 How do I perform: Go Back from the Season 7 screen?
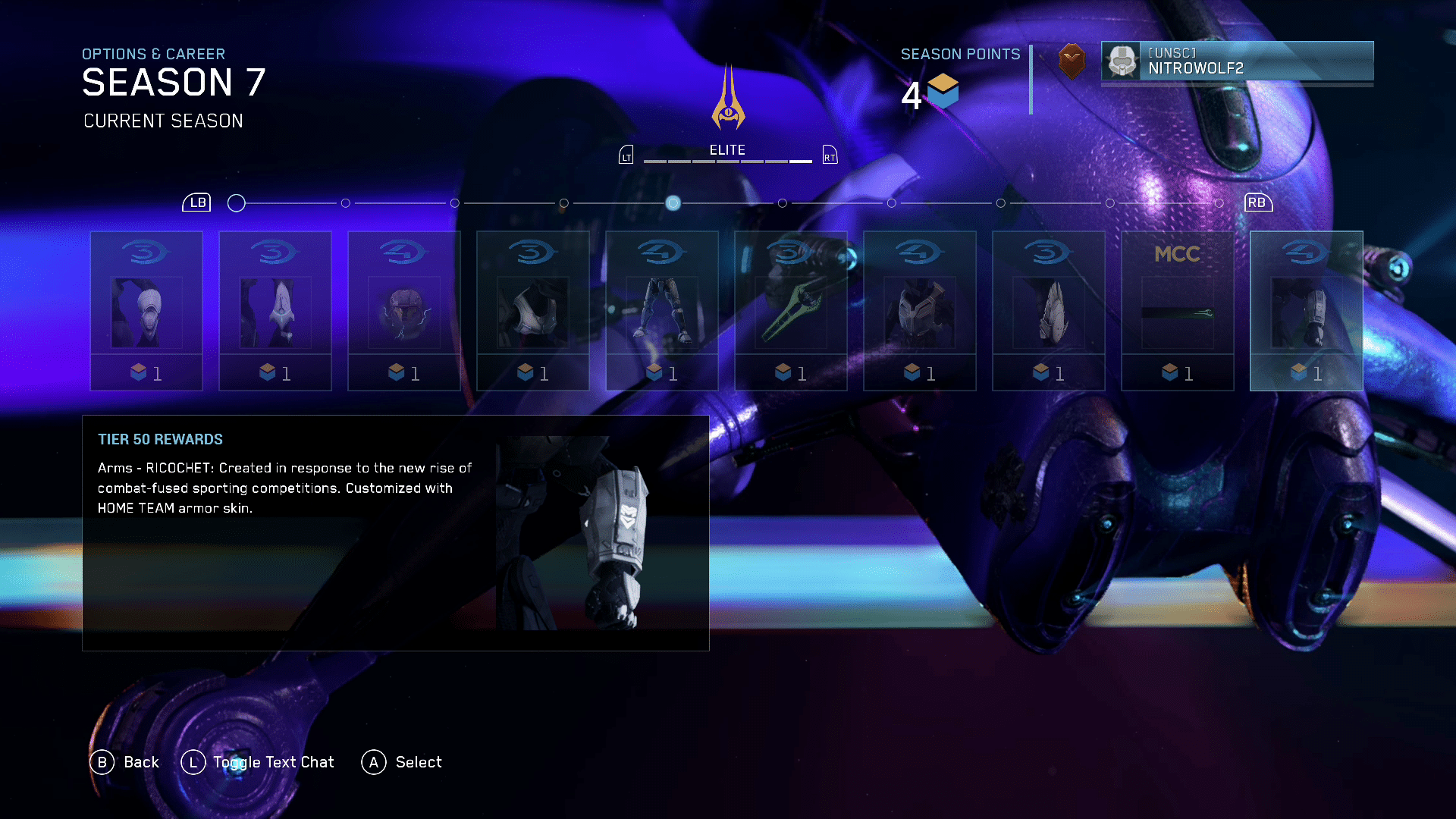click(x=125, y=762)
